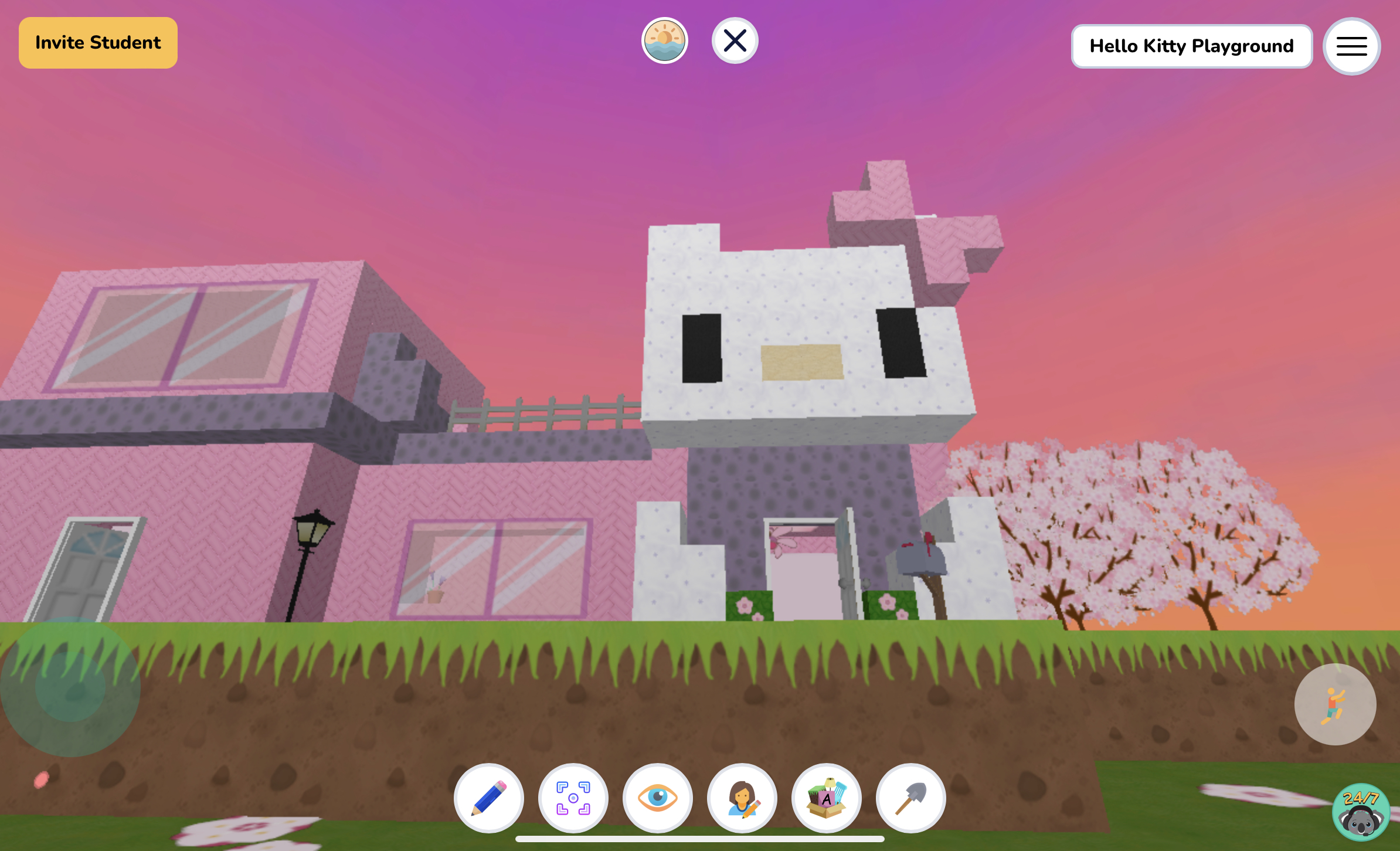The width and height of the screenshot is (1400, 851).
Task: Select the shovel digging tool
Action: point(910,799)
